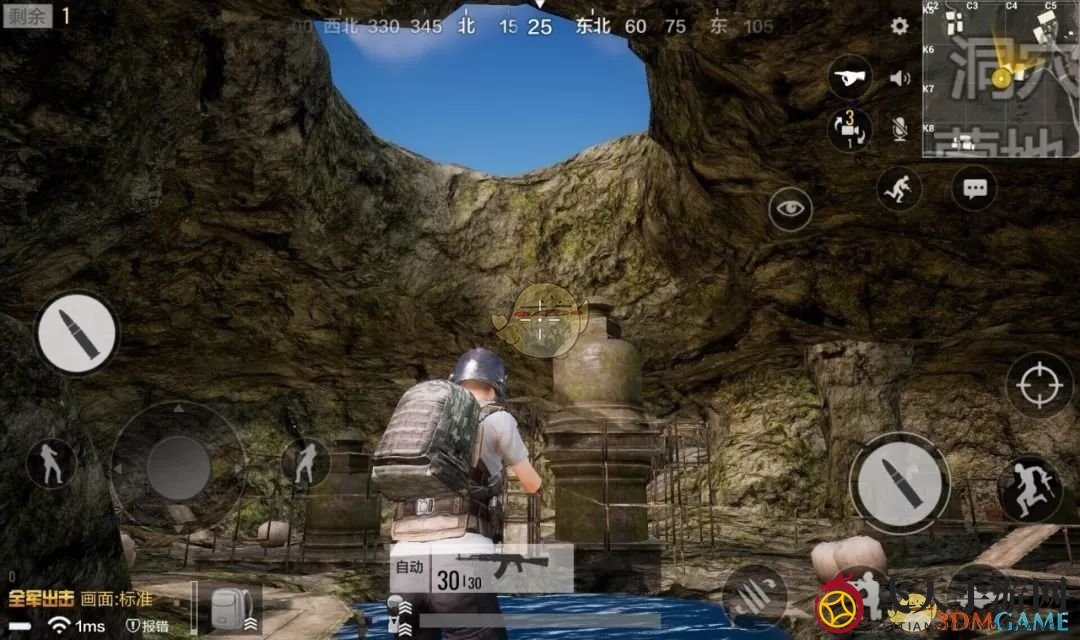
Task: Toggle the muted microphone icon
Action: 900,128
